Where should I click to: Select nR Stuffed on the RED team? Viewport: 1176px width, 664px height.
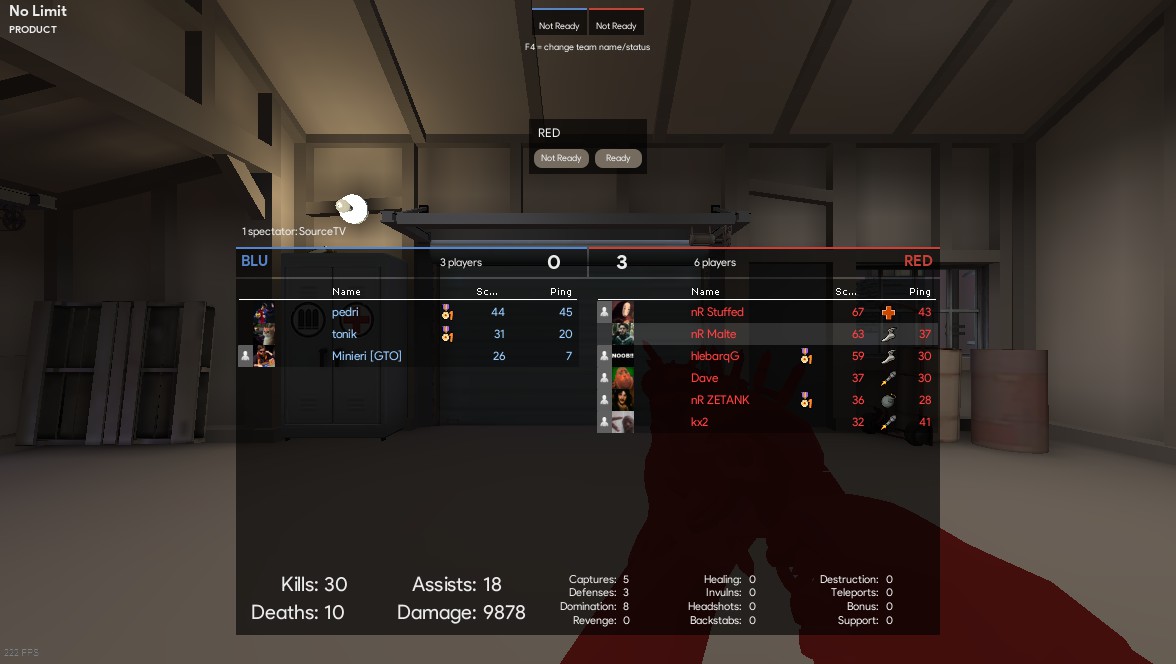717,312
